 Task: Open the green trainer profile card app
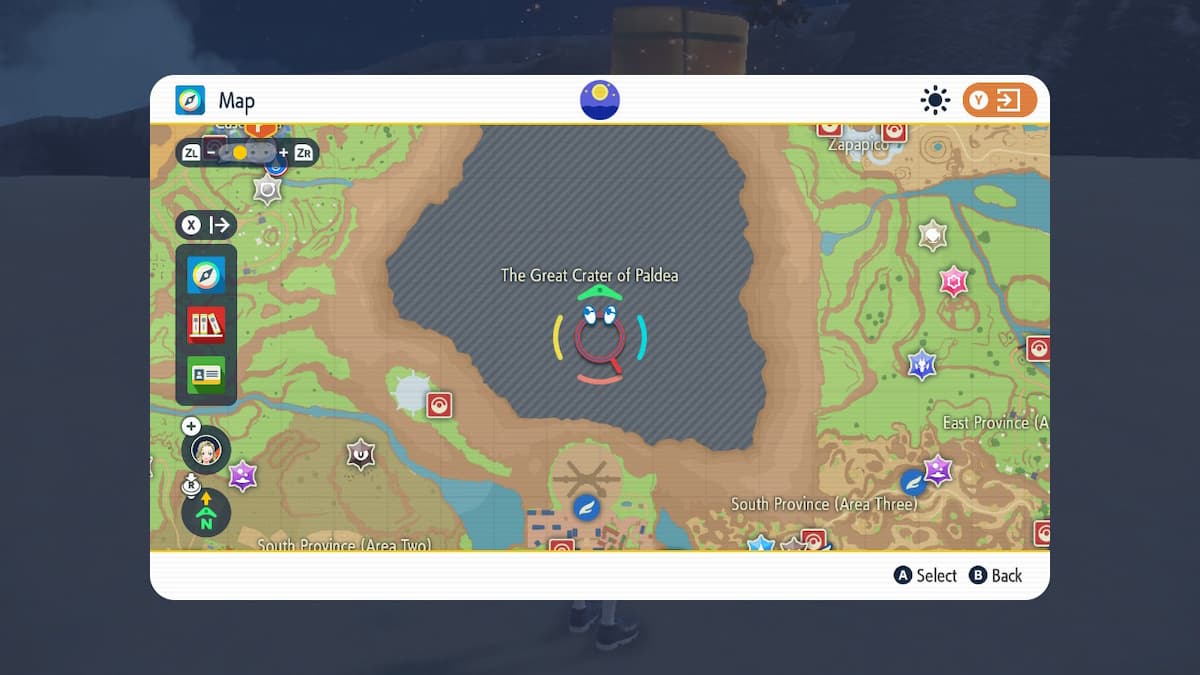(x=206, y=374)
